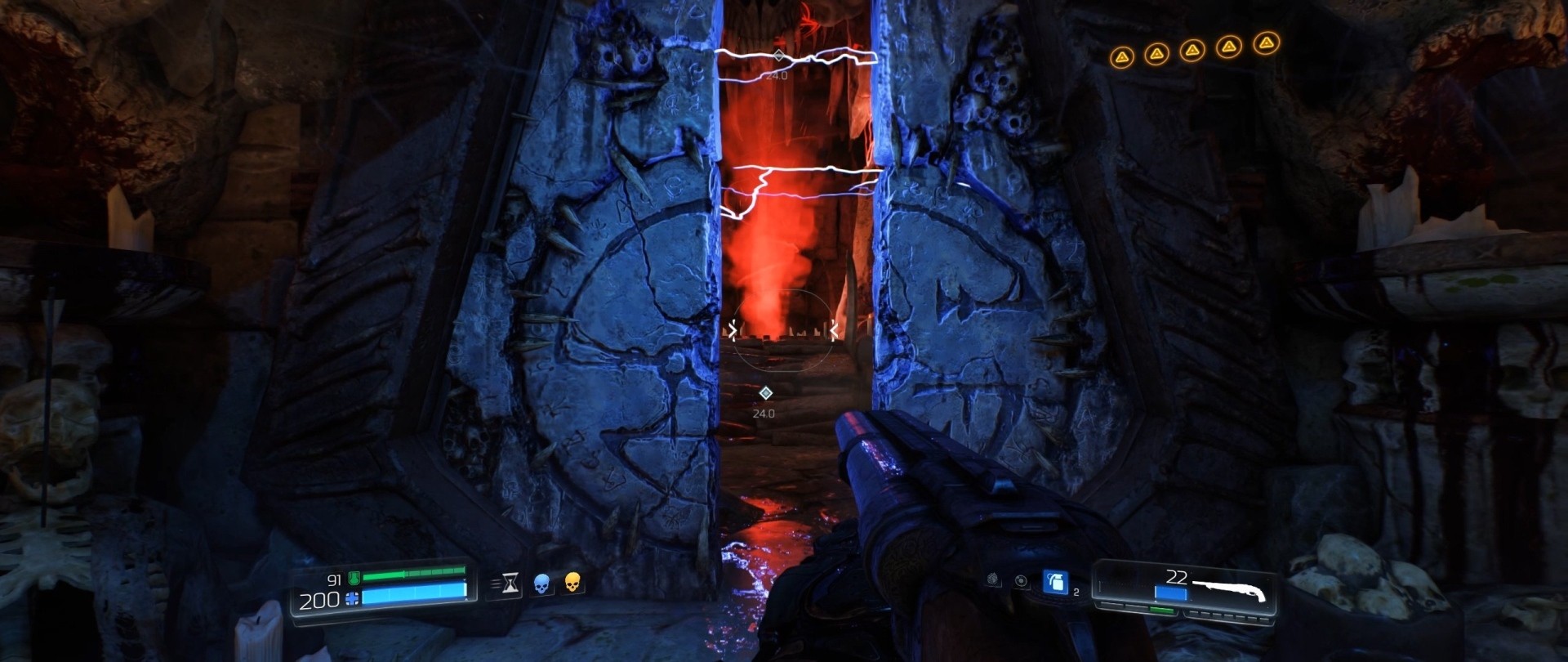Select the blue frag grenade equipment icon
The height and width of the screenshot is (662, 1568).
click(x=1056, y=583)
